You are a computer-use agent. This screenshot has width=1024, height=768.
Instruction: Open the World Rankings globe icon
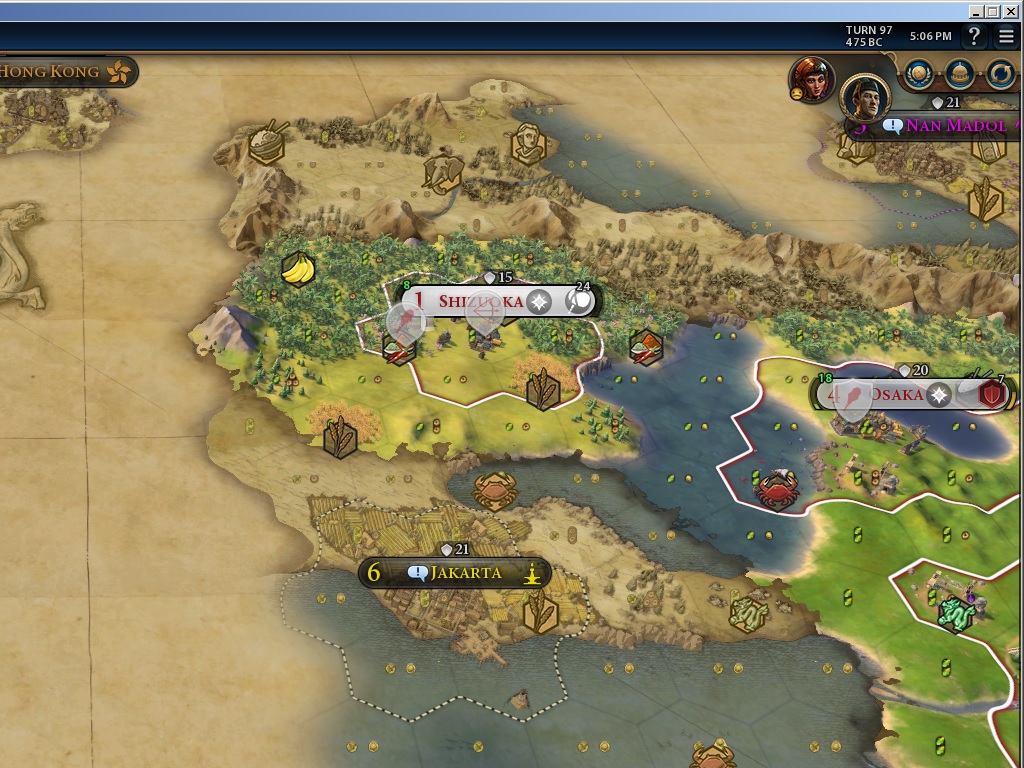click(919, 72)
